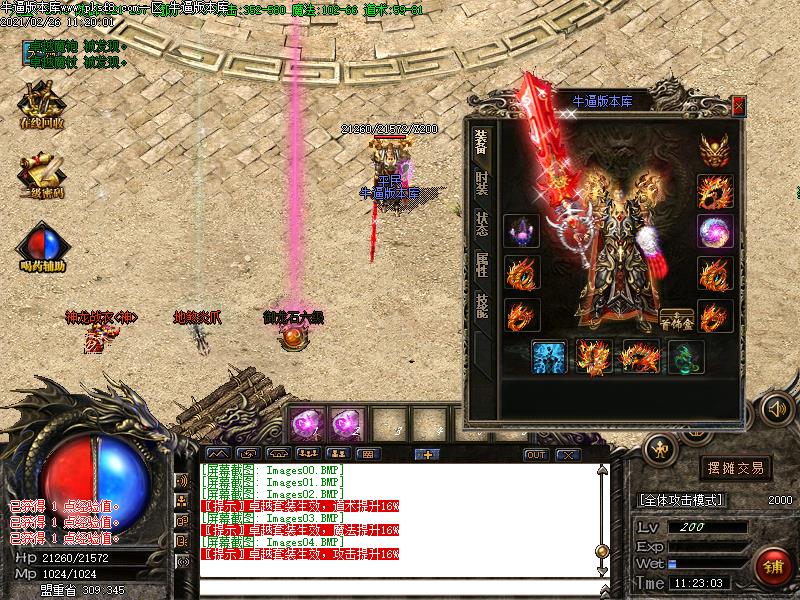Choose the green dragon equipment slot
Viewport: 800px width, 600px height.
[x=686, y=357]
